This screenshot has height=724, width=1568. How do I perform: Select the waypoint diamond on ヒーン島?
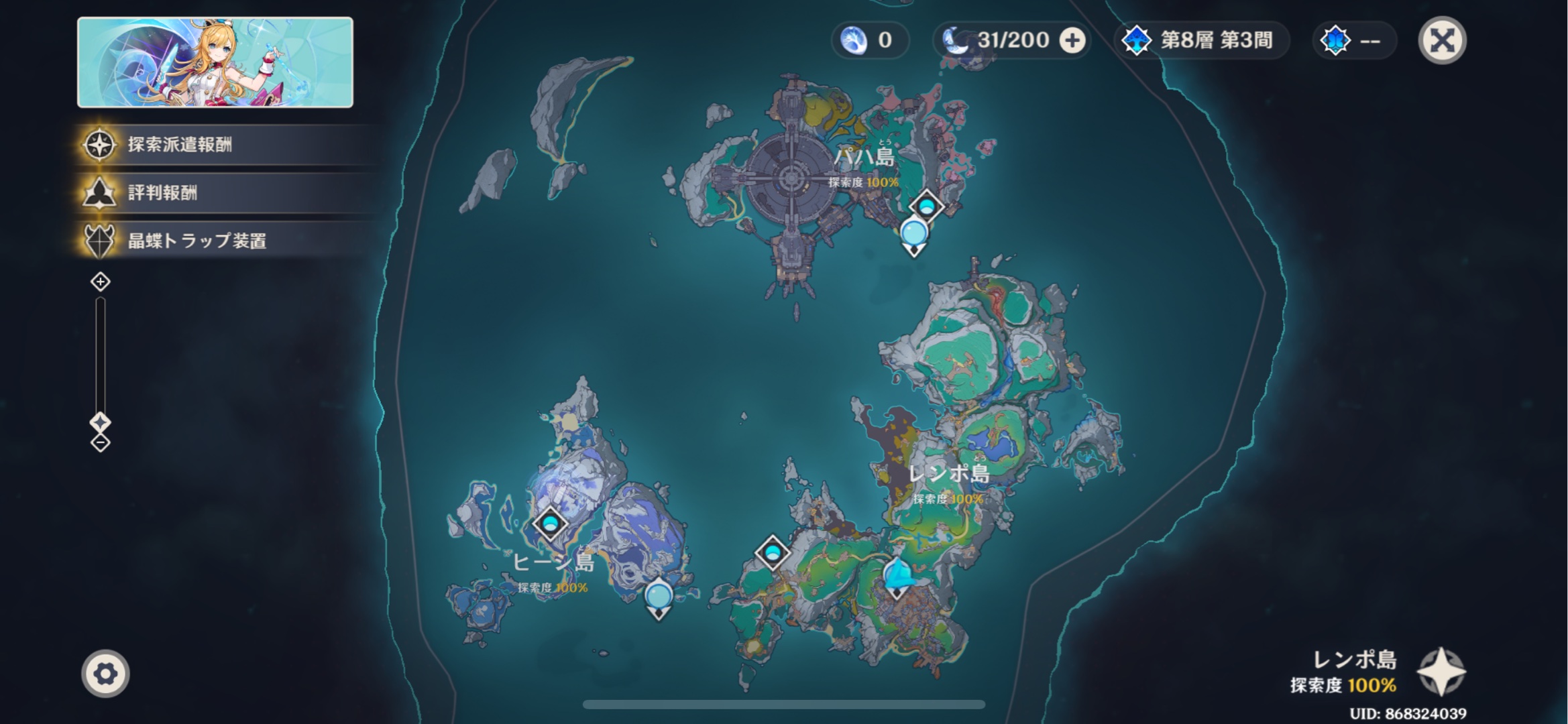click(x=550, y=524)
